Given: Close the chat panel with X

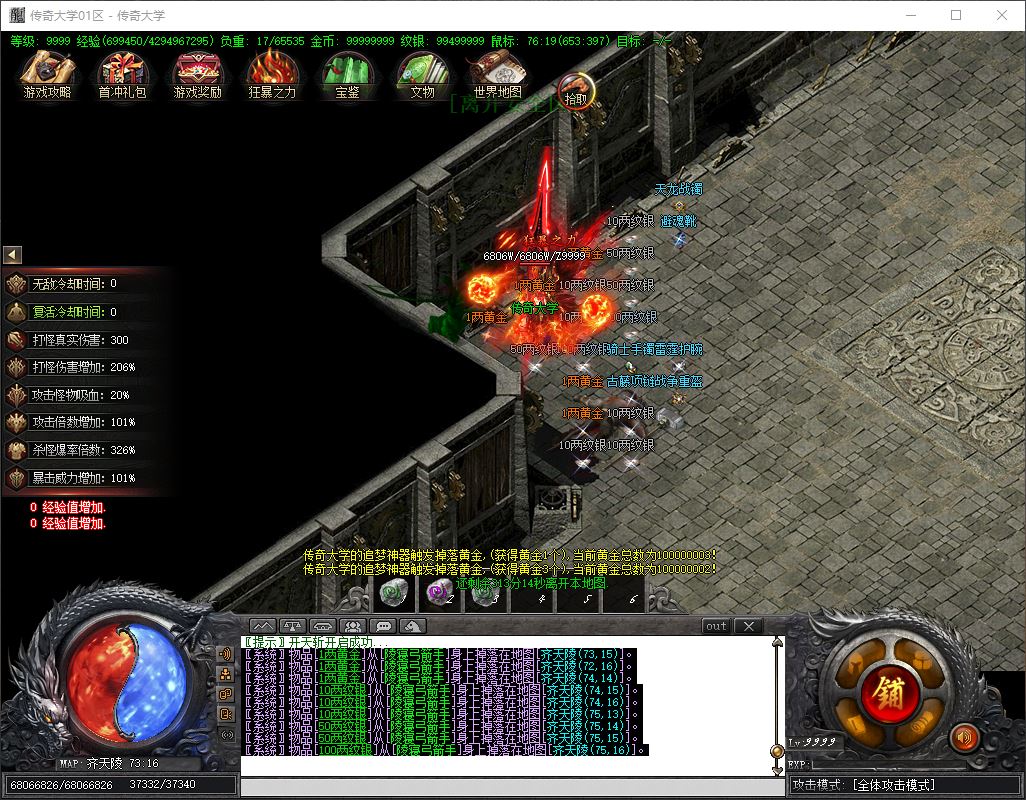Looking at the screenshot, I should 748,626.
